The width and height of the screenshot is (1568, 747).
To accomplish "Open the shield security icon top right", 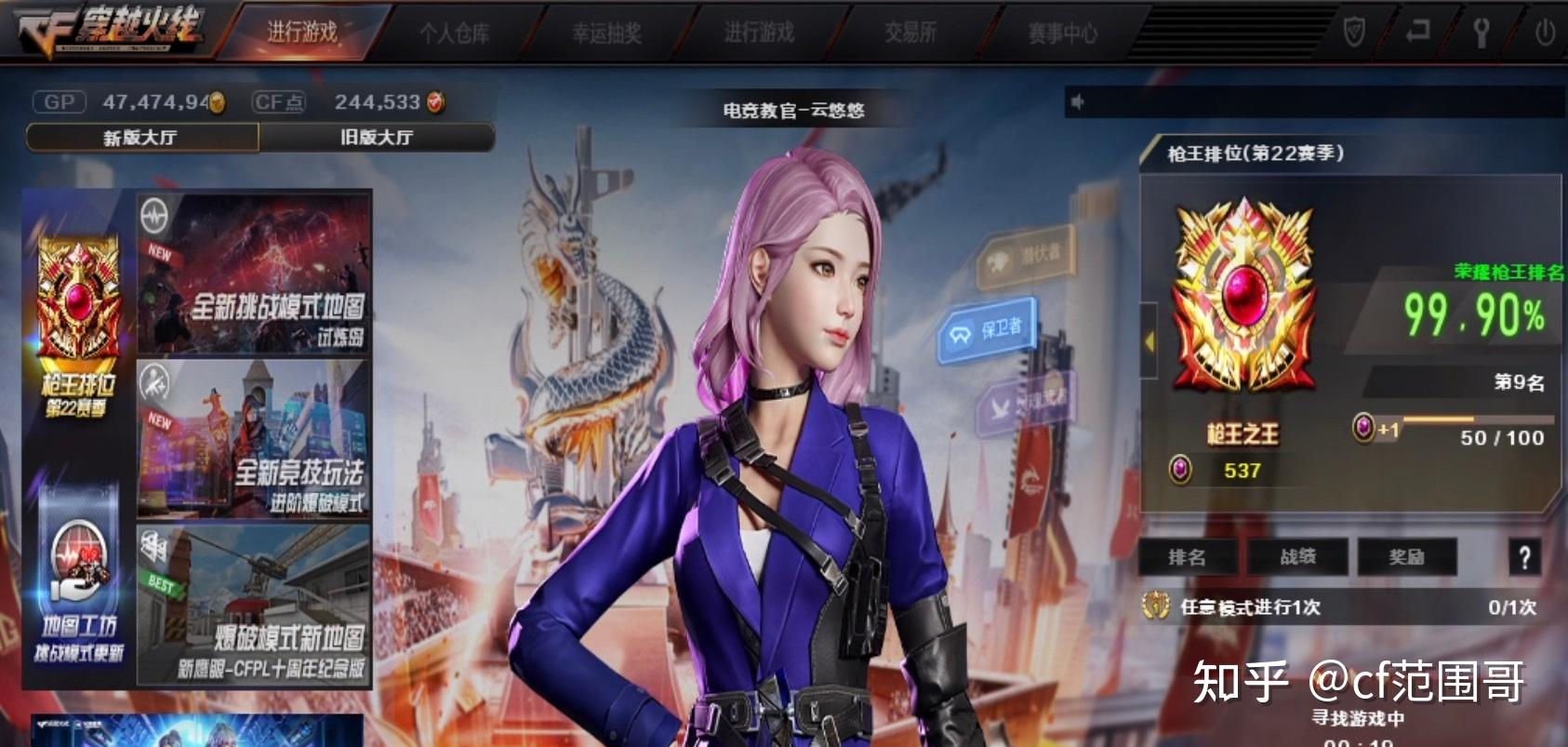I will coord(1354,31).
